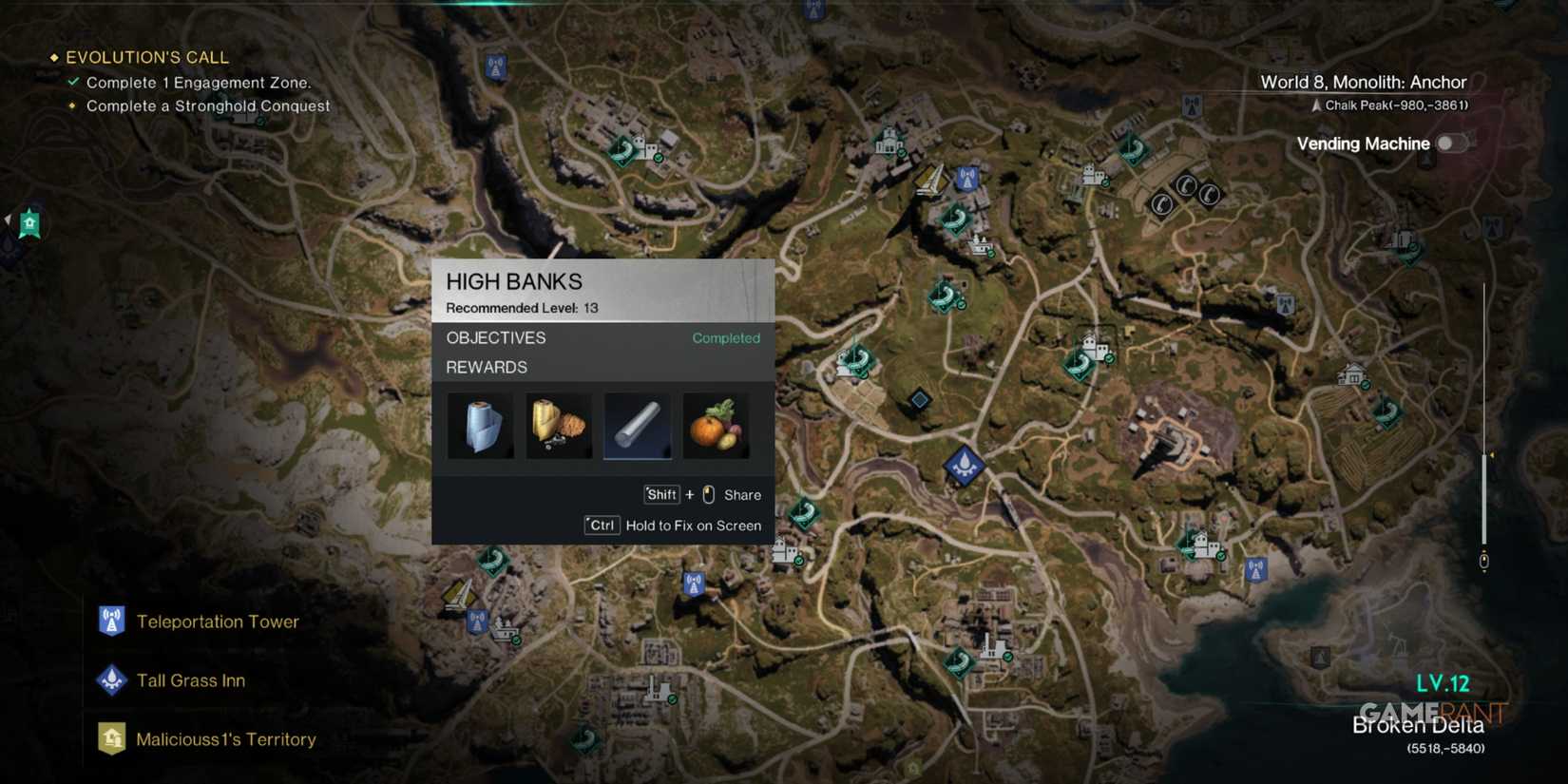Click the diamond beside Complete a Stronghold Conquest
The image size is (1568, 784).
tap(72, 105)
